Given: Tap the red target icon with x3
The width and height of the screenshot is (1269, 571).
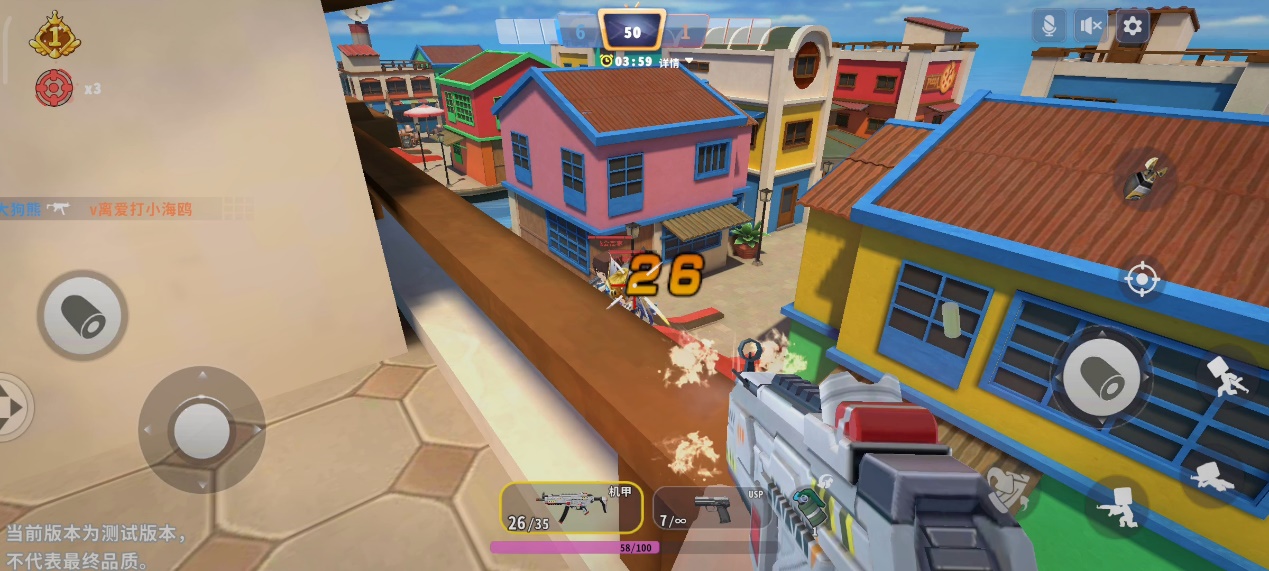Looking at the screenshot, I should pyautogui.click(x=54, y=88).
